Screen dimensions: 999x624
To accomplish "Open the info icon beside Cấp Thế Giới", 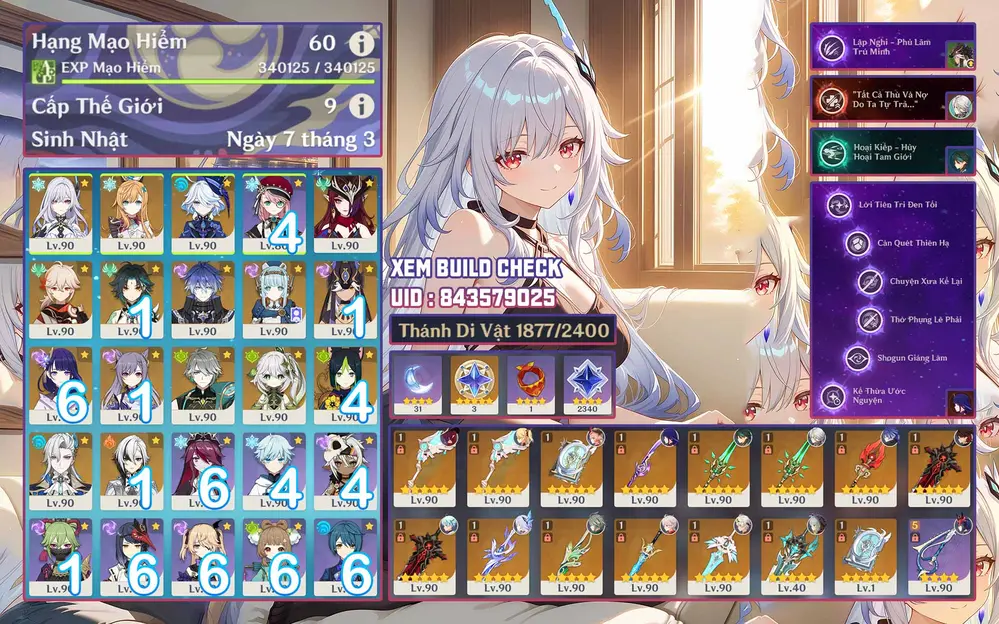I will pos(361,105).
